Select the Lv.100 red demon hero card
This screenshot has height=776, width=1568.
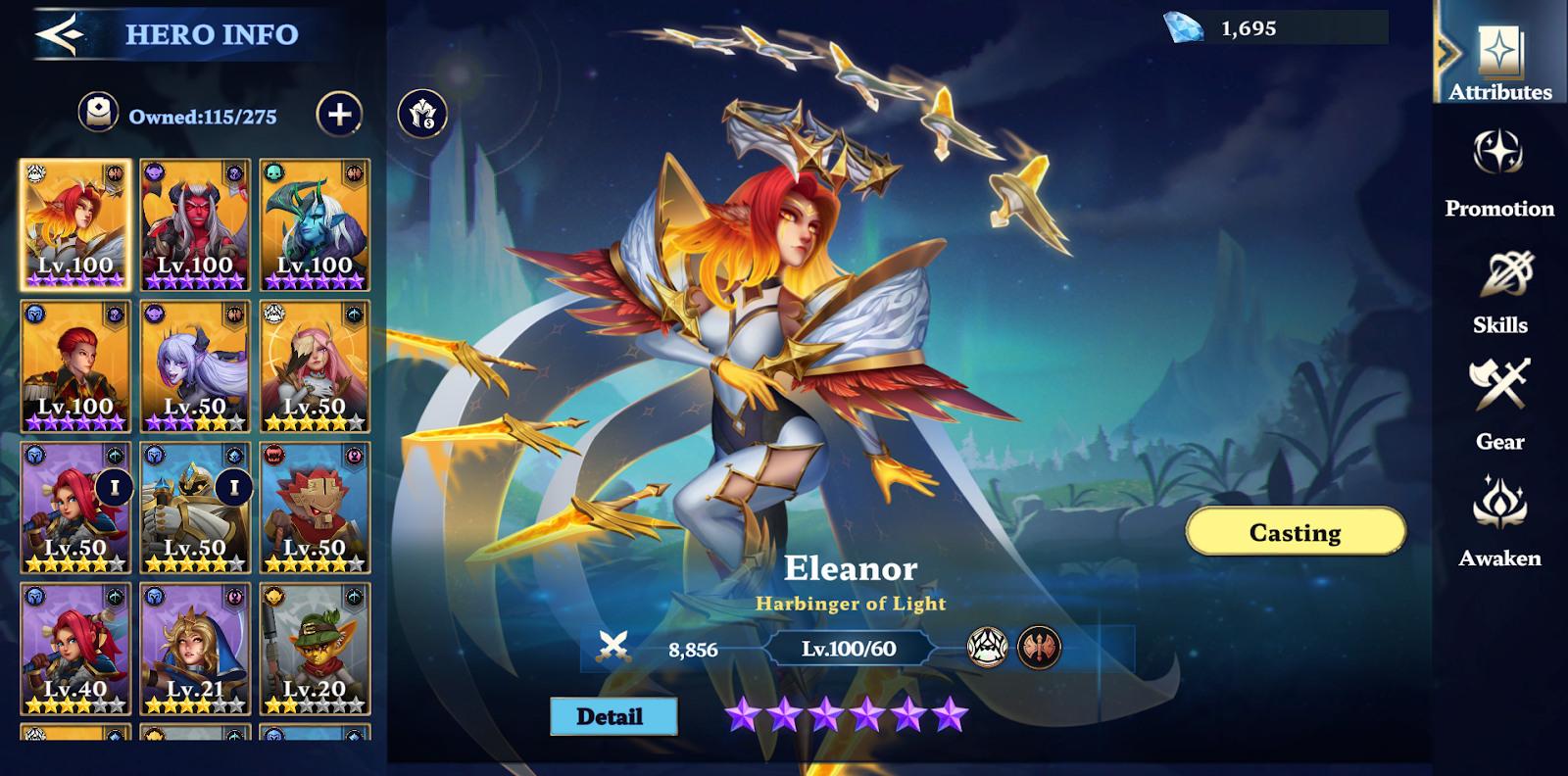pyautogui.click(x=195, y=225)
